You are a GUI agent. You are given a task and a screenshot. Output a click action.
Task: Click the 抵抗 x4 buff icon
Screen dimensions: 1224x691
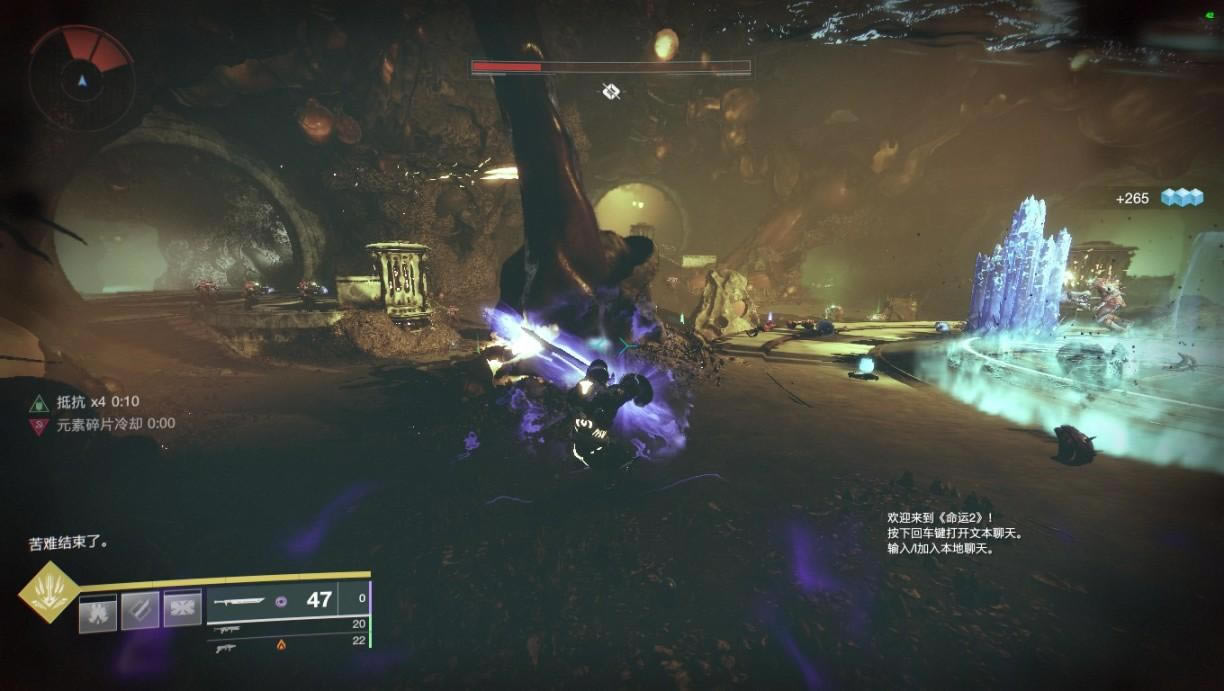pos(39,403)
